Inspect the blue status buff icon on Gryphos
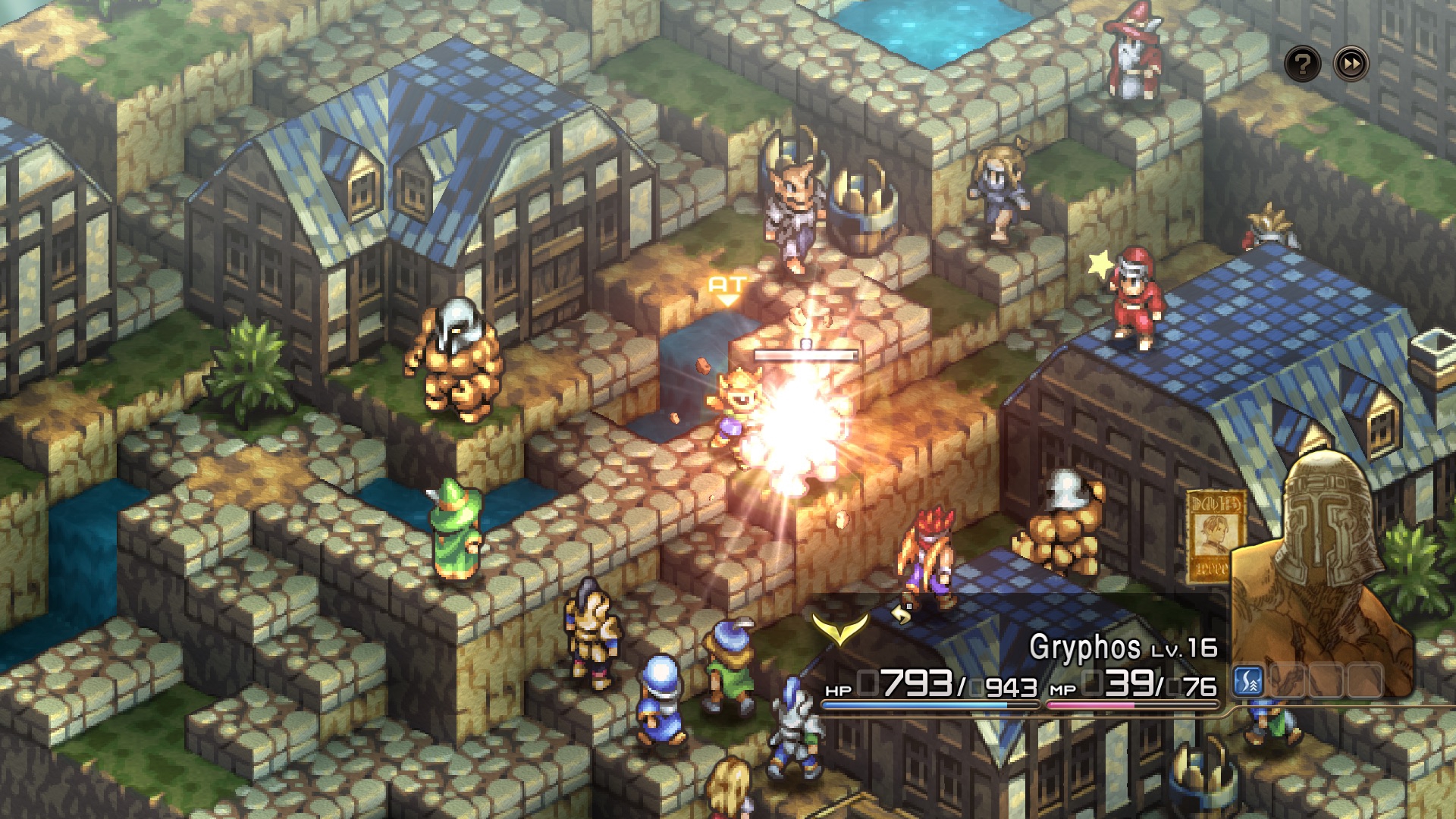The width and height of the screenshot is (1456, 819). [1247, 682]
